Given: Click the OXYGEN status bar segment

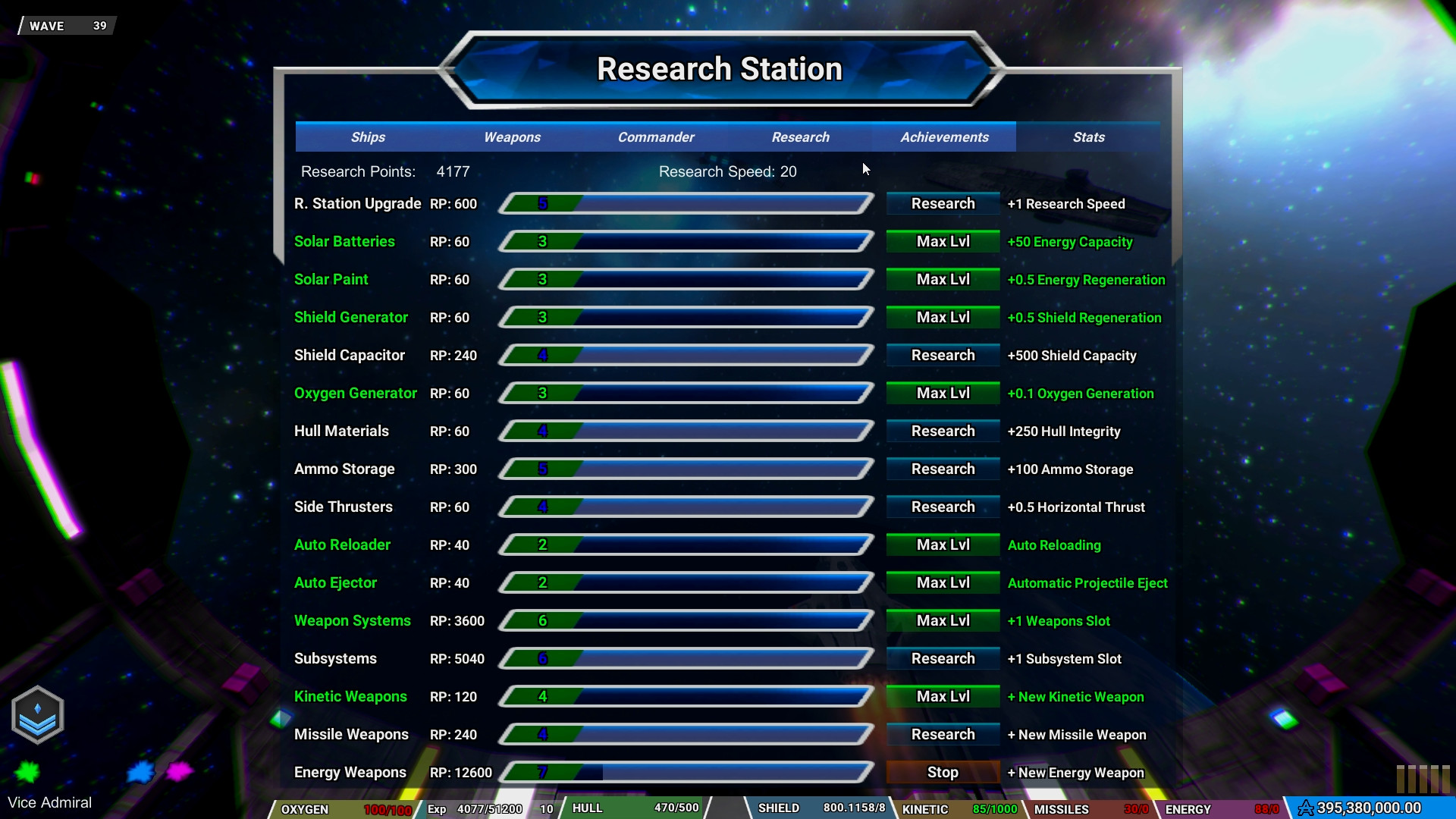Looking at the screenshot, I should [341, 809].
